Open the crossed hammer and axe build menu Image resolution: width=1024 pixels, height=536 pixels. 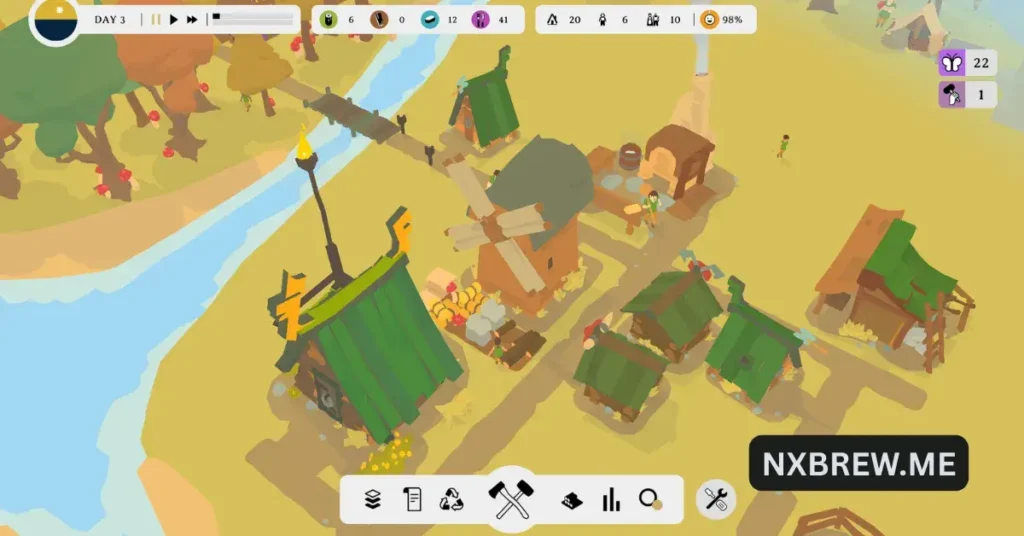[510, 498]
